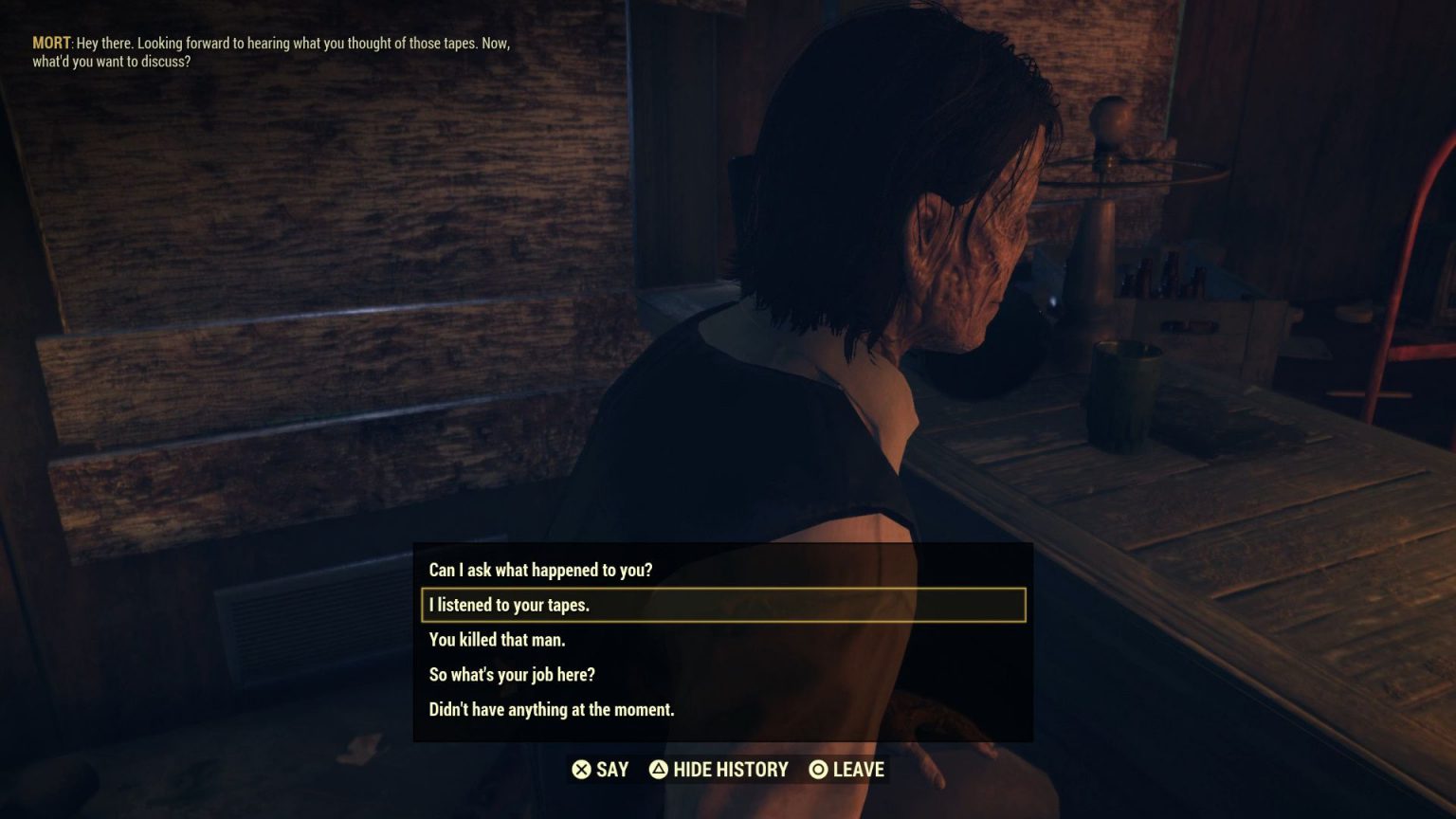Select the SAY command at the bottom
Image resolution: width=1456 pixels, height=819 pixels.
click(610, 770)
